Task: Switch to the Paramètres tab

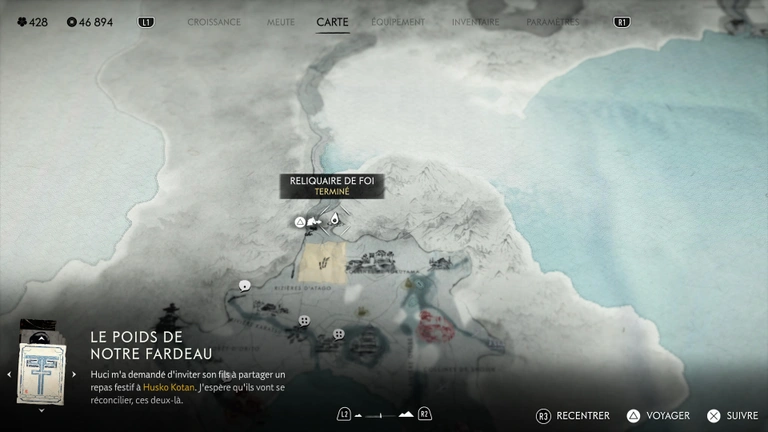Action: (553, 21)
